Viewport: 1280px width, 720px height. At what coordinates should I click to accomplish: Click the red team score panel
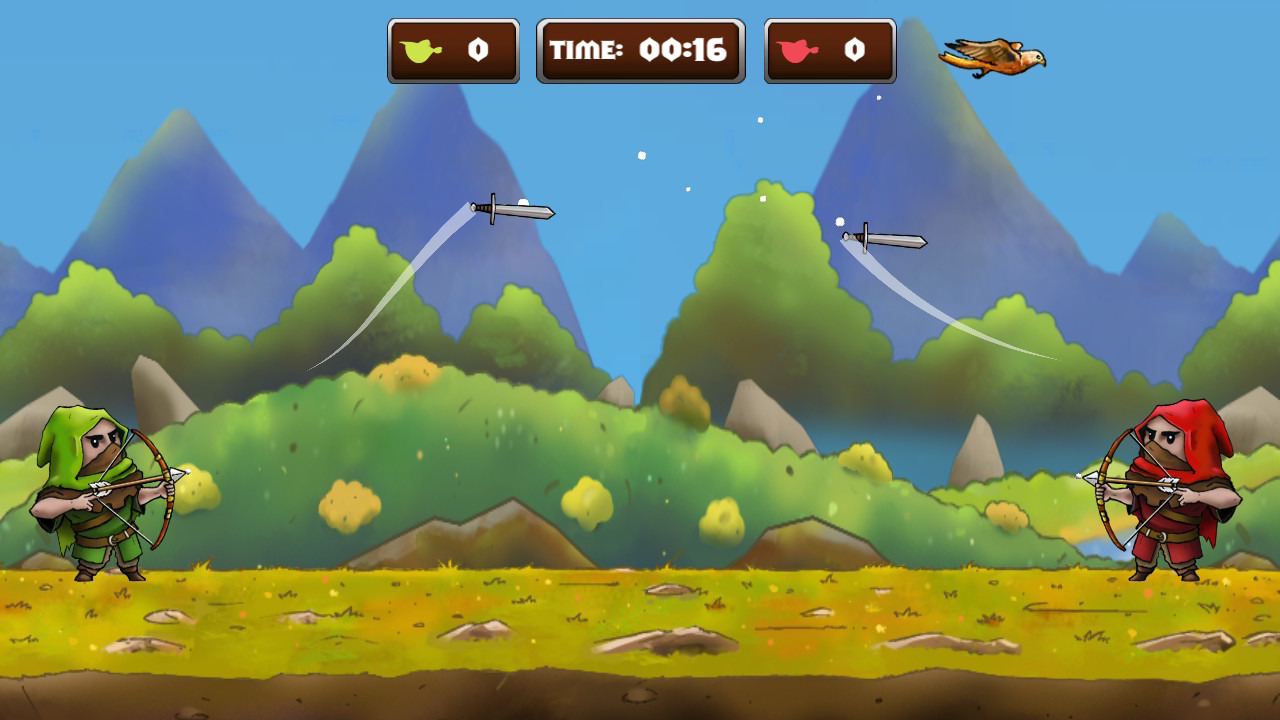pos(828,50)
